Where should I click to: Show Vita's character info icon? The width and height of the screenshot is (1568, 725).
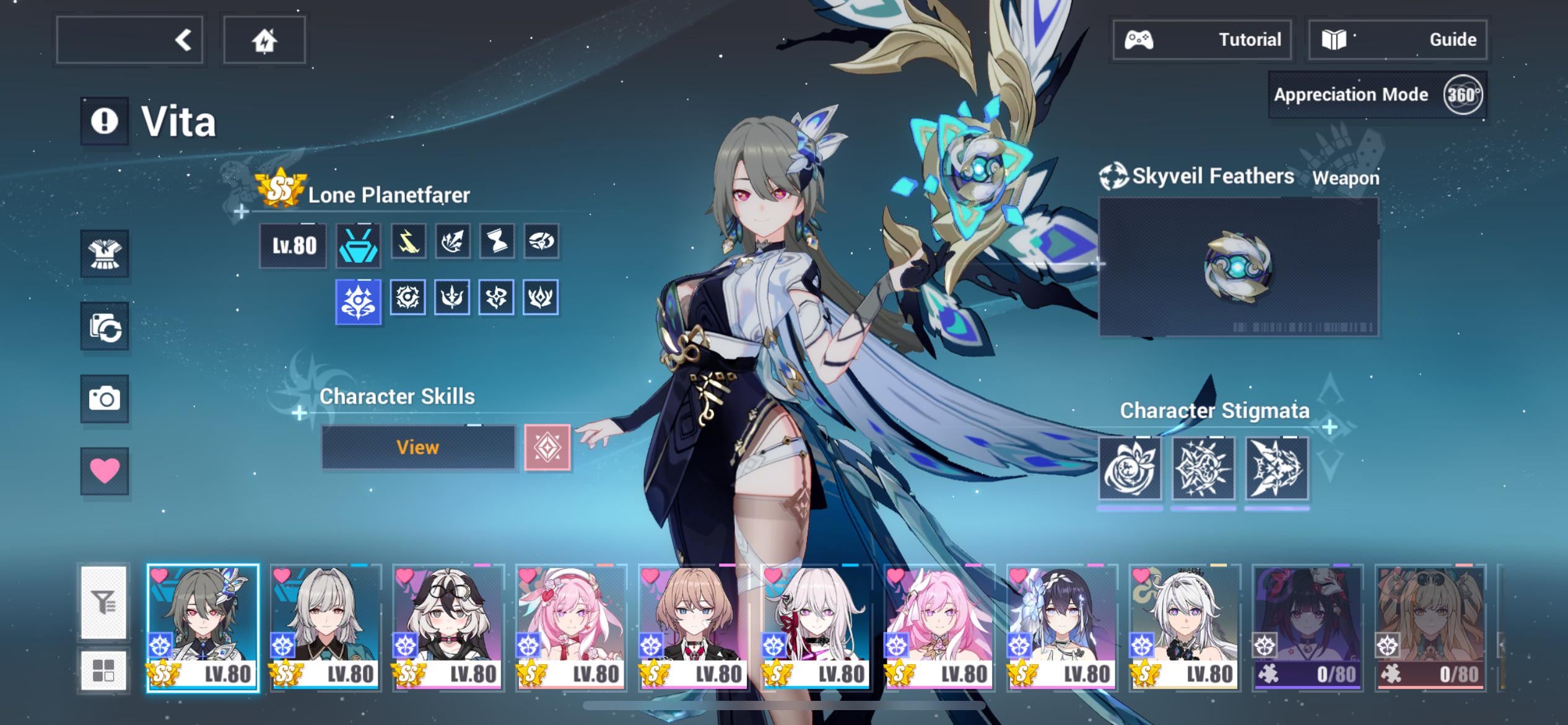104,121
